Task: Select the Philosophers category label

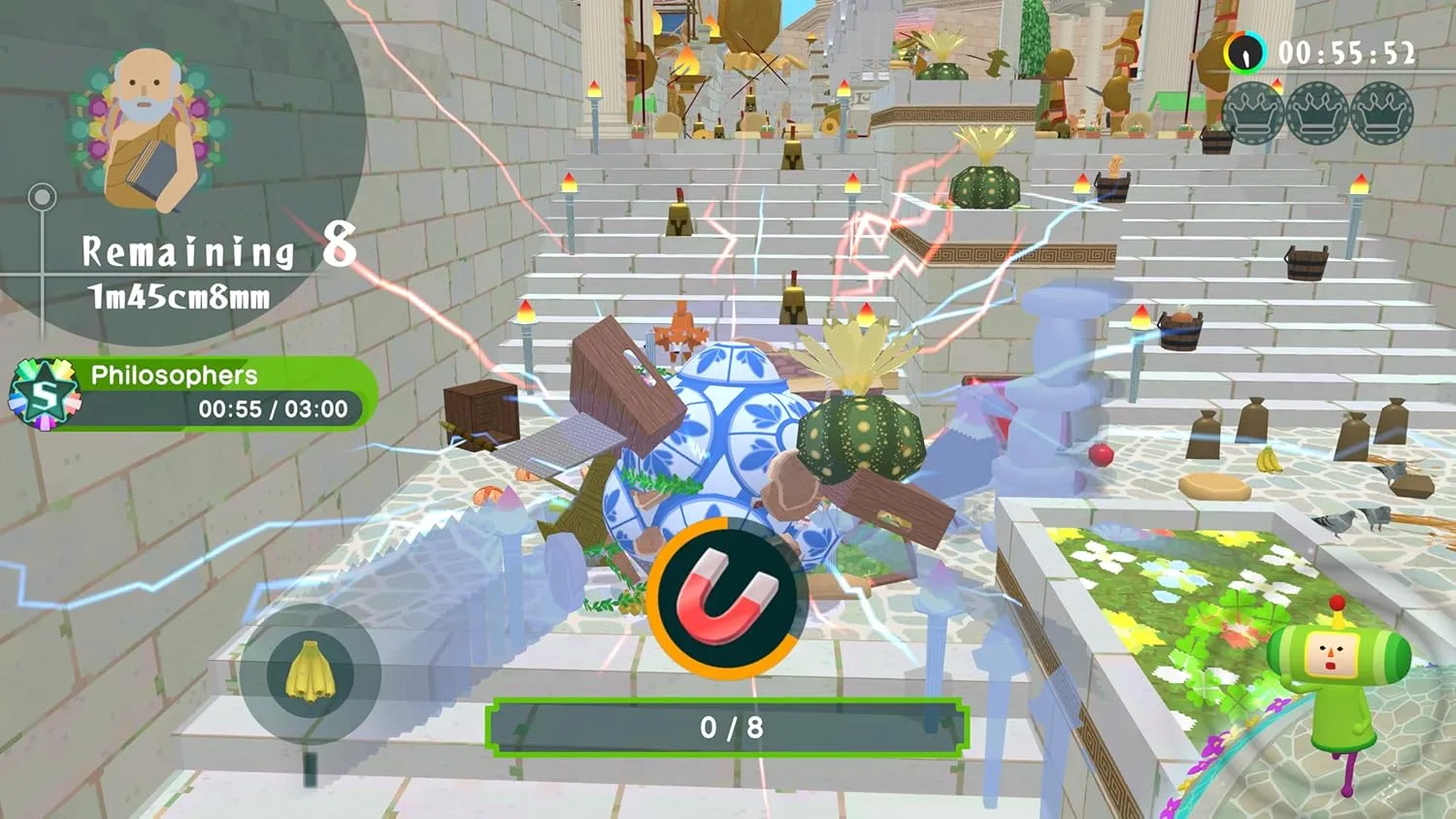Action: [x=176, y=376]
